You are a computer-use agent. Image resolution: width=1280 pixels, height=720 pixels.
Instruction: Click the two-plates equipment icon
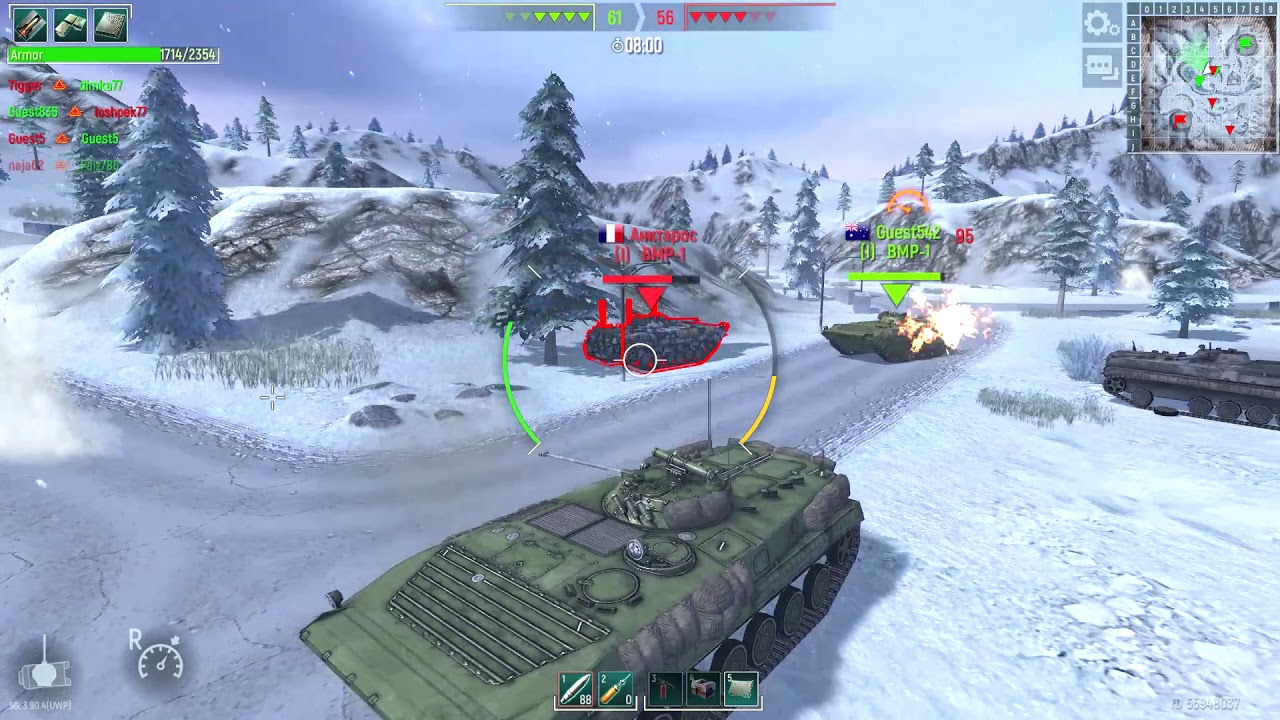70,24
